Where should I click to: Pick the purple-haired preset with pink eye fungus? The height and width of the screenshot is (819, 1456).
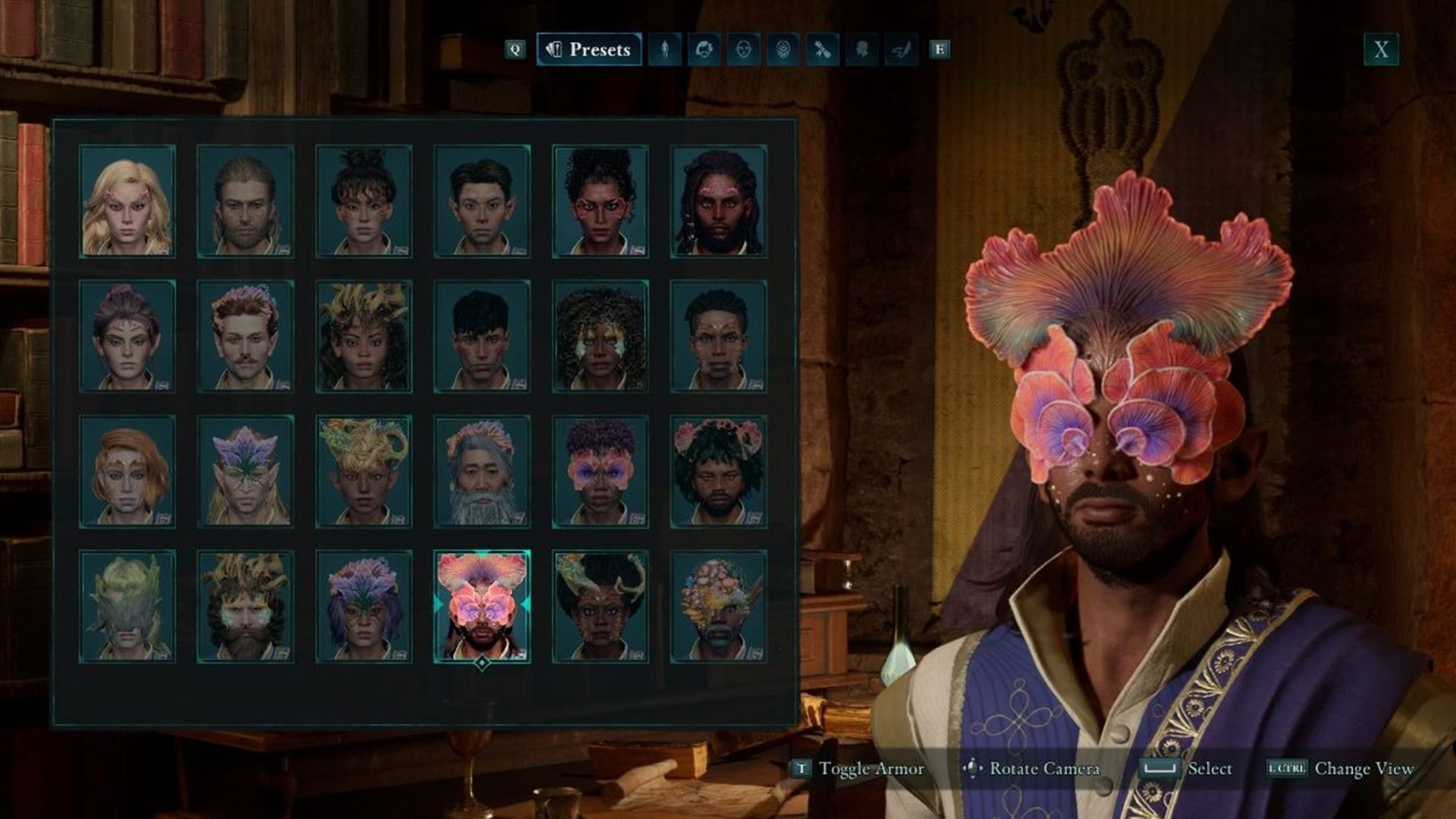pos(600,471)
